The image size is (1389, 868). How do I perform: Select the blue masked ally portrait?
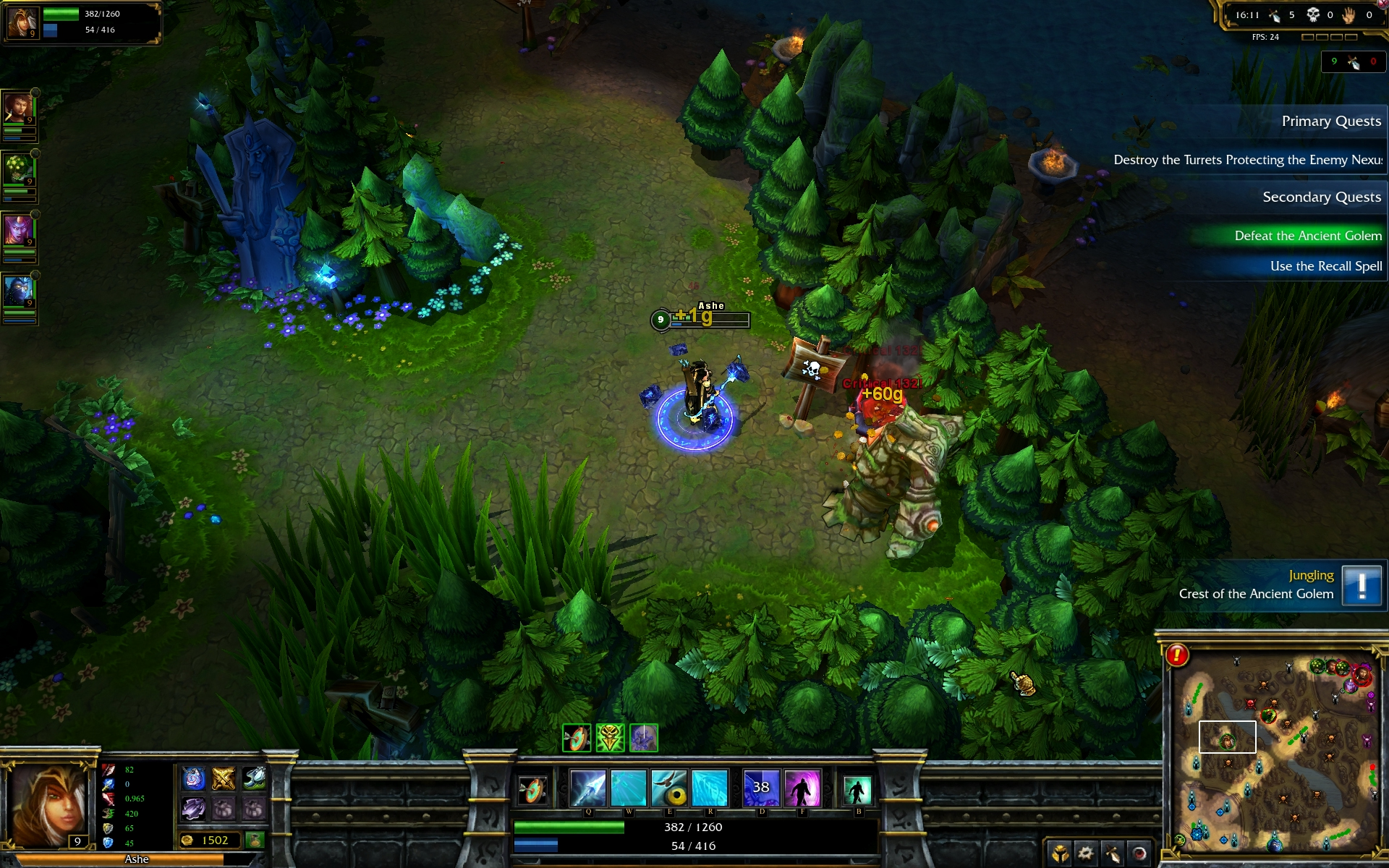(x=18, y=292)
